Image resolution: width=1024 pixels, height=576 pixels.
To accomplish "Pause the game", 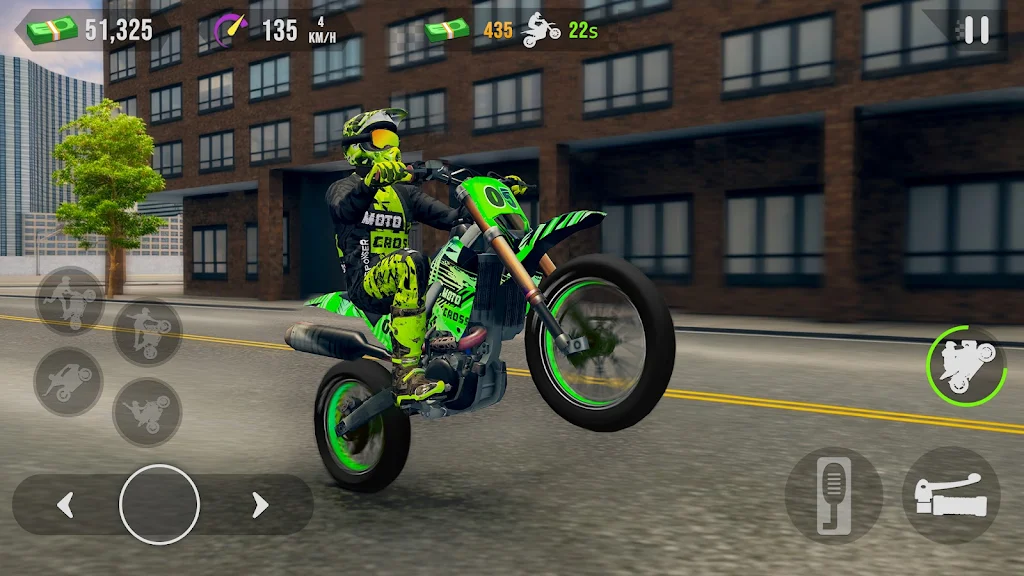I will pyautogui.click(x=975, y=30).
